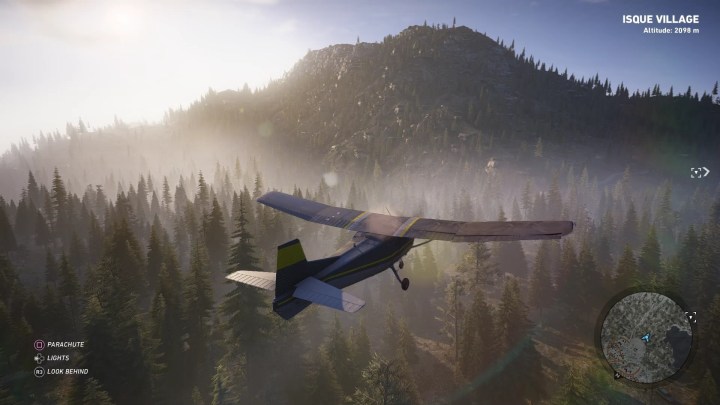Viewport: 720px width, 405px height.
Task: Select the blue plane marker on the minimap
Action: 646,337
